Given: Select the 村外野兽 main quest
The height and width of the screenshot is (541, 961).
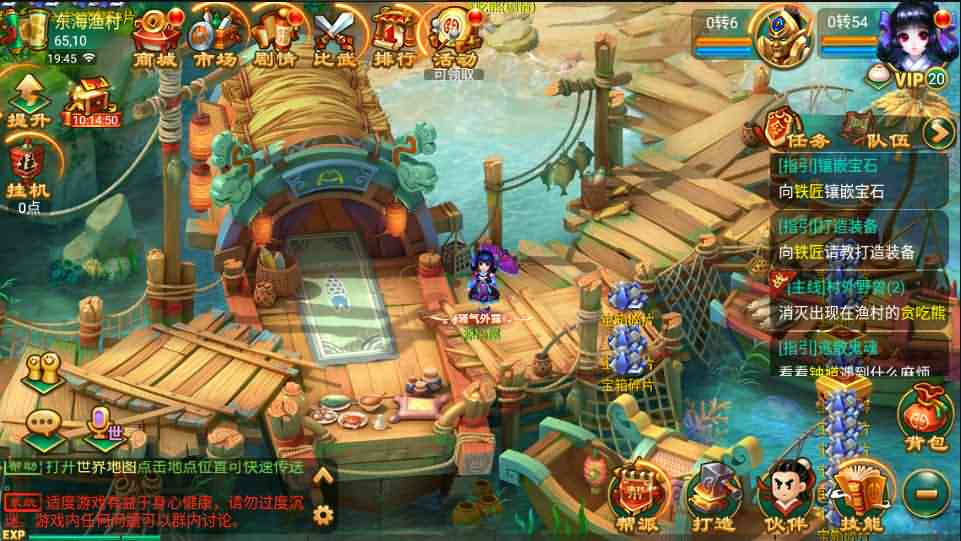Looking at the screenshot, I should tap(855, 299).
